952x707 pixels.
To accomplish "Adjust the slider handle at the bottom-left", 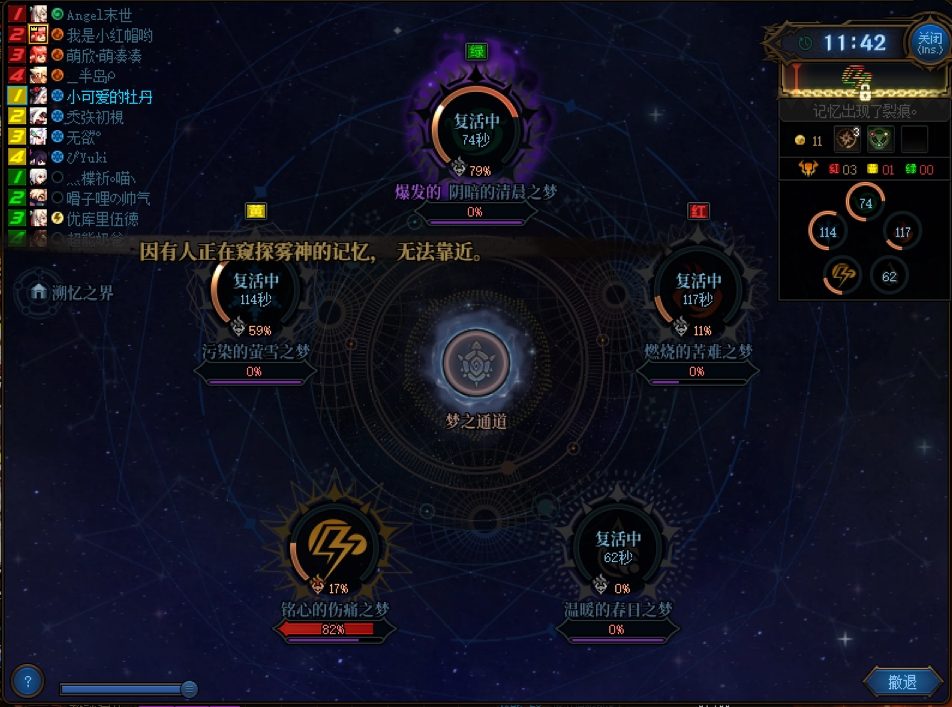I will (x=188, y=688).
